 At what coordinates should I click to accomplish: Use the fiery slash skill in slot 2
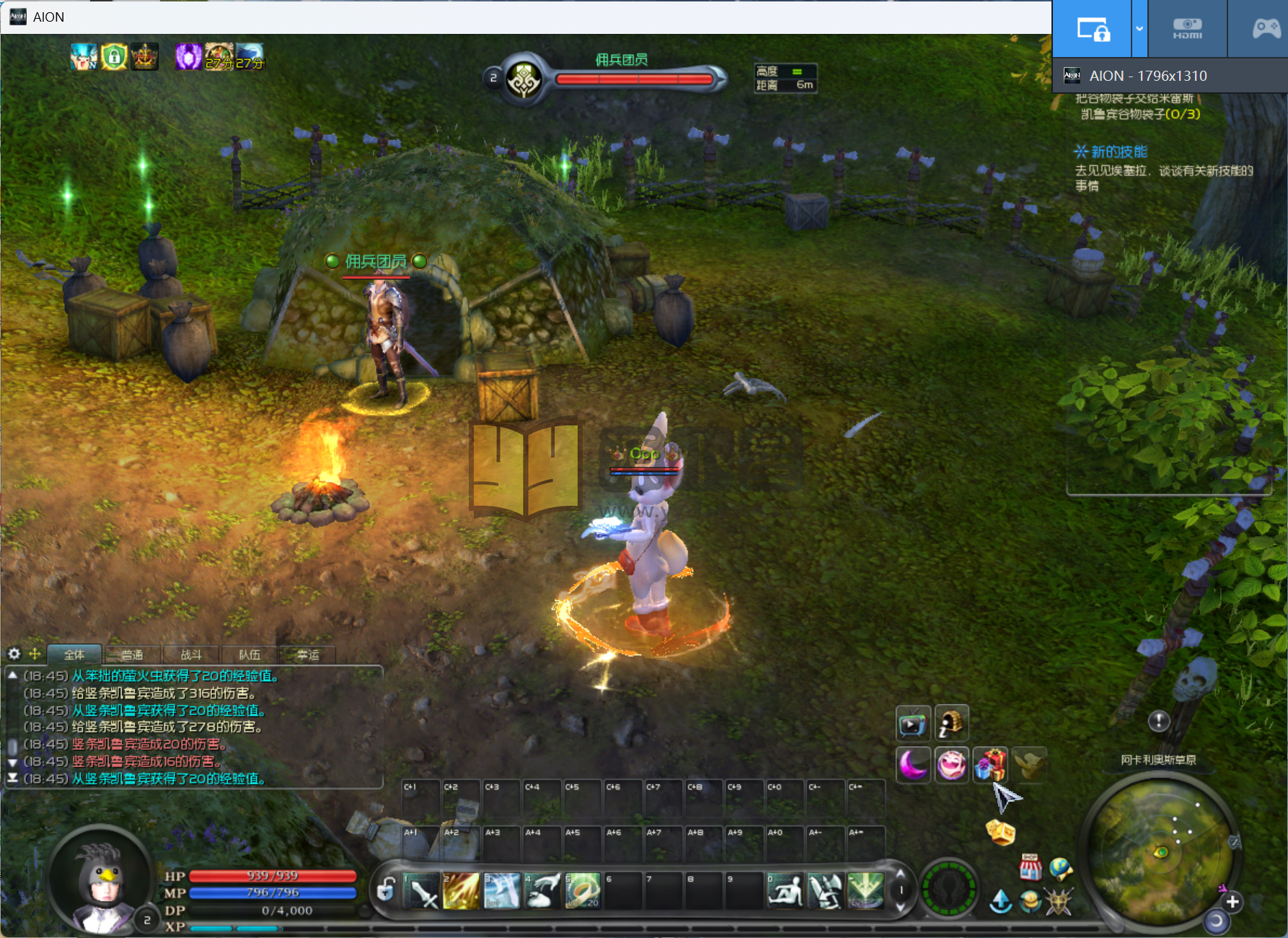(x=462, y=891)
